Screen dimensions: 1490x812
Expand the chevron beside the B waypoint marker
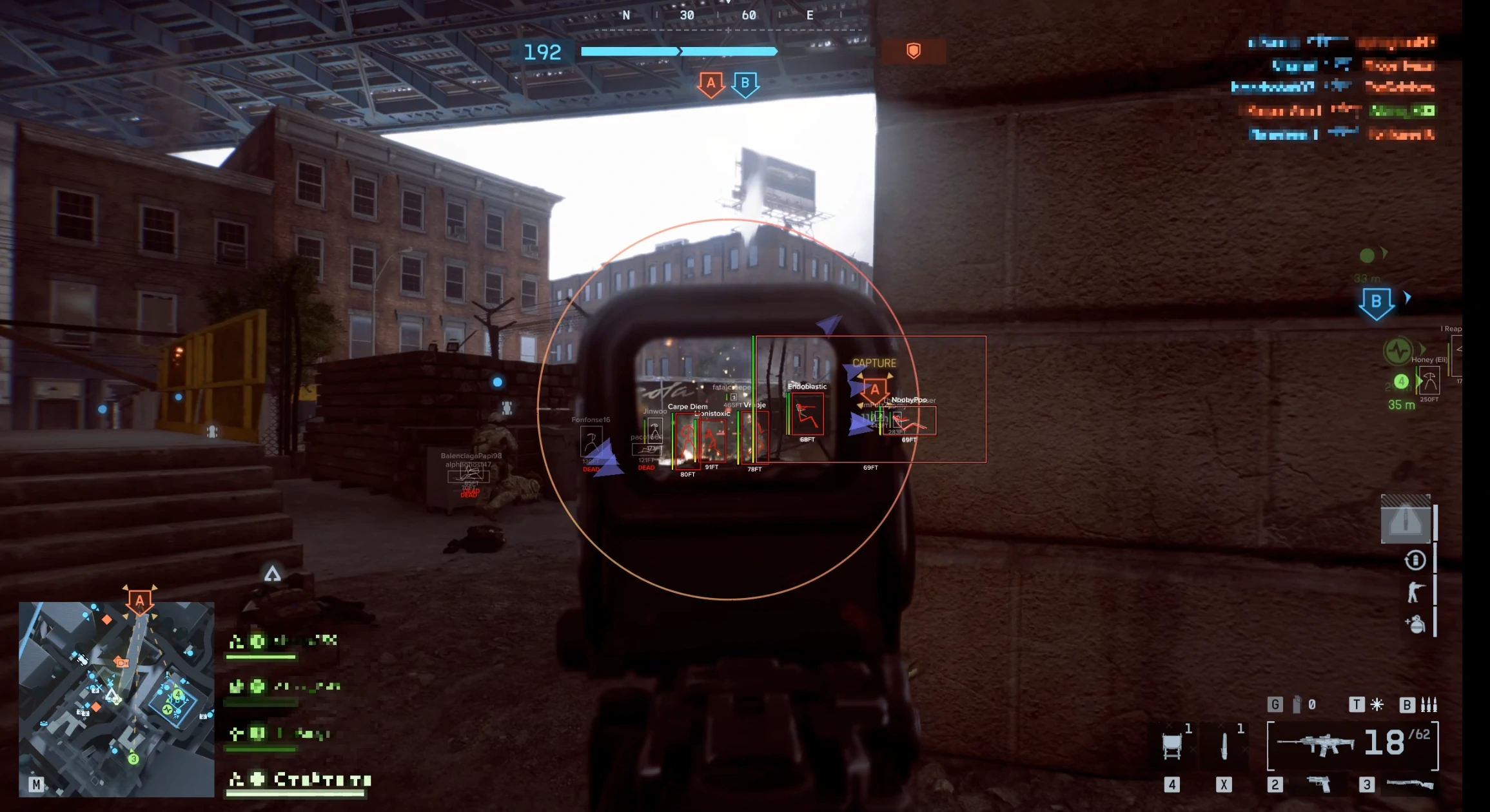1407,297
